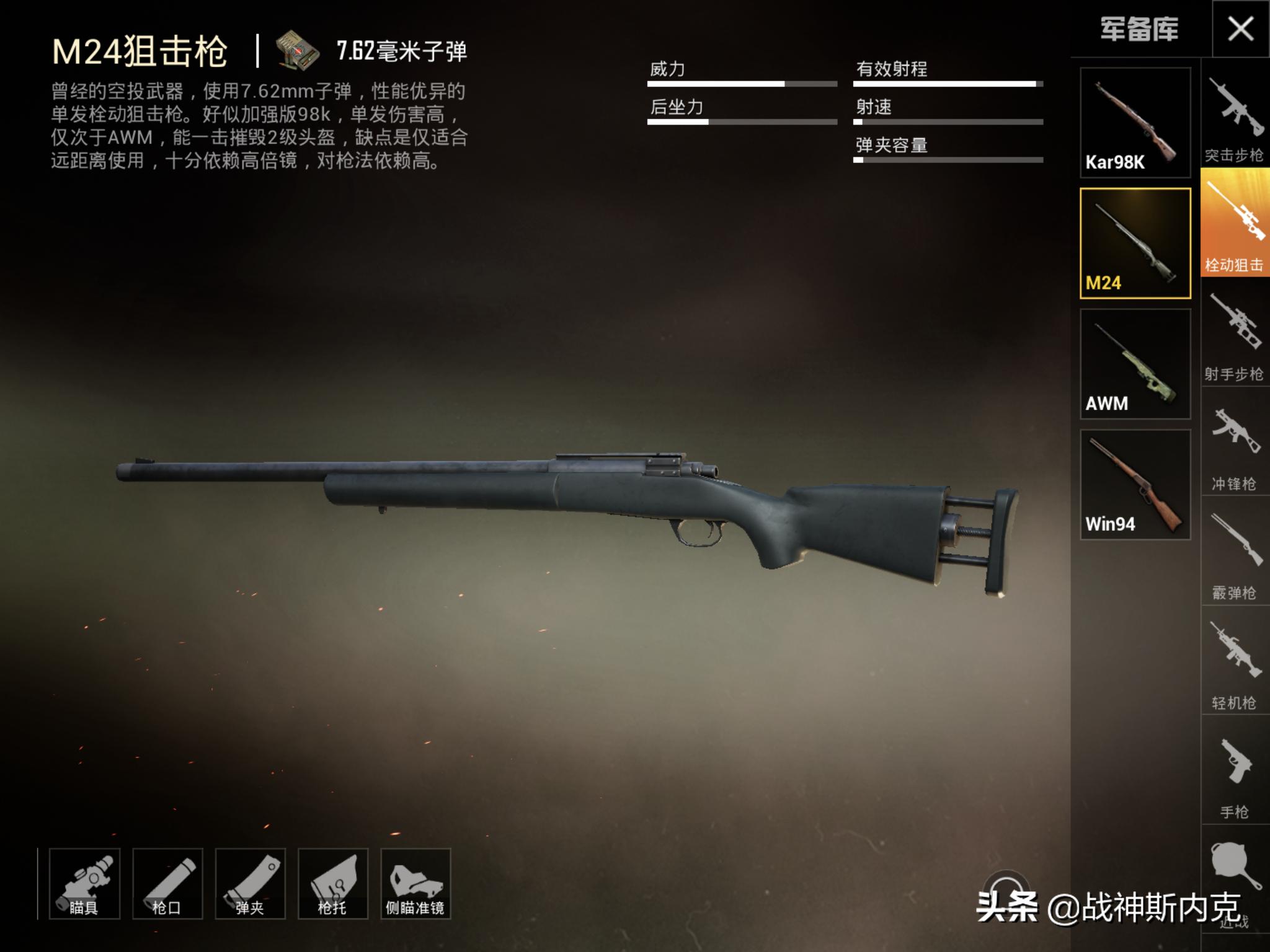Choose the 弹夹 magazine attachment slot
The height and width of the screenshot is (952, 1270).
point(250,883)
